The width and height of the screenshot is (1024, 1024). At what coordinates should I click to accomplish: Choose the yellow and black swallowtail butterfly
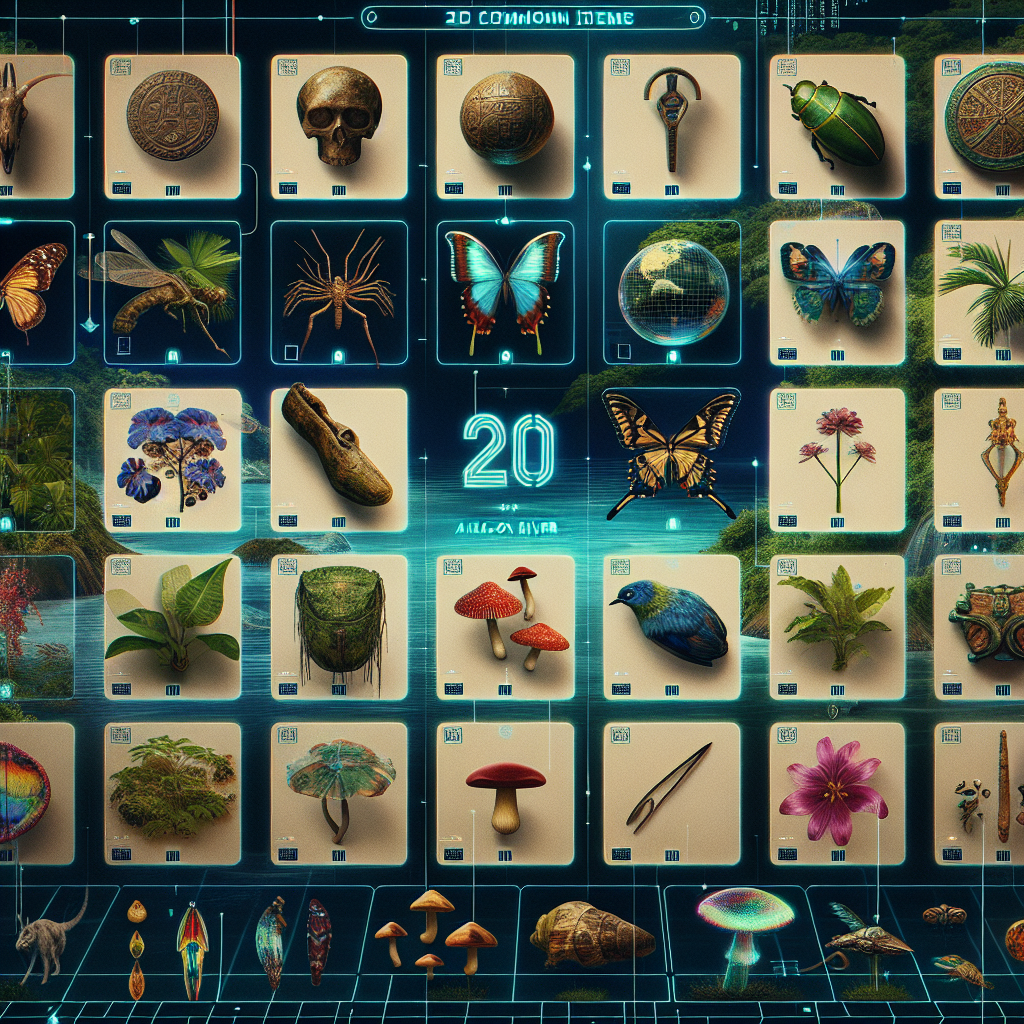click(x=671, y=448)
